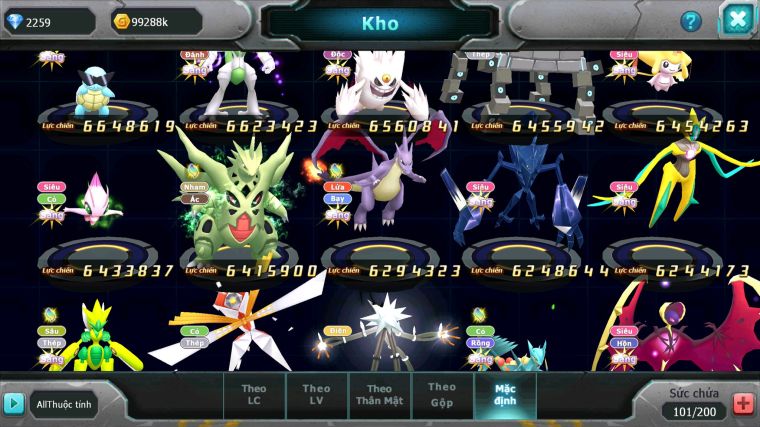This screenshot has width=760, height=427.
Task: Sort by Theo Thần Mật tab
Action: [378, 395]
